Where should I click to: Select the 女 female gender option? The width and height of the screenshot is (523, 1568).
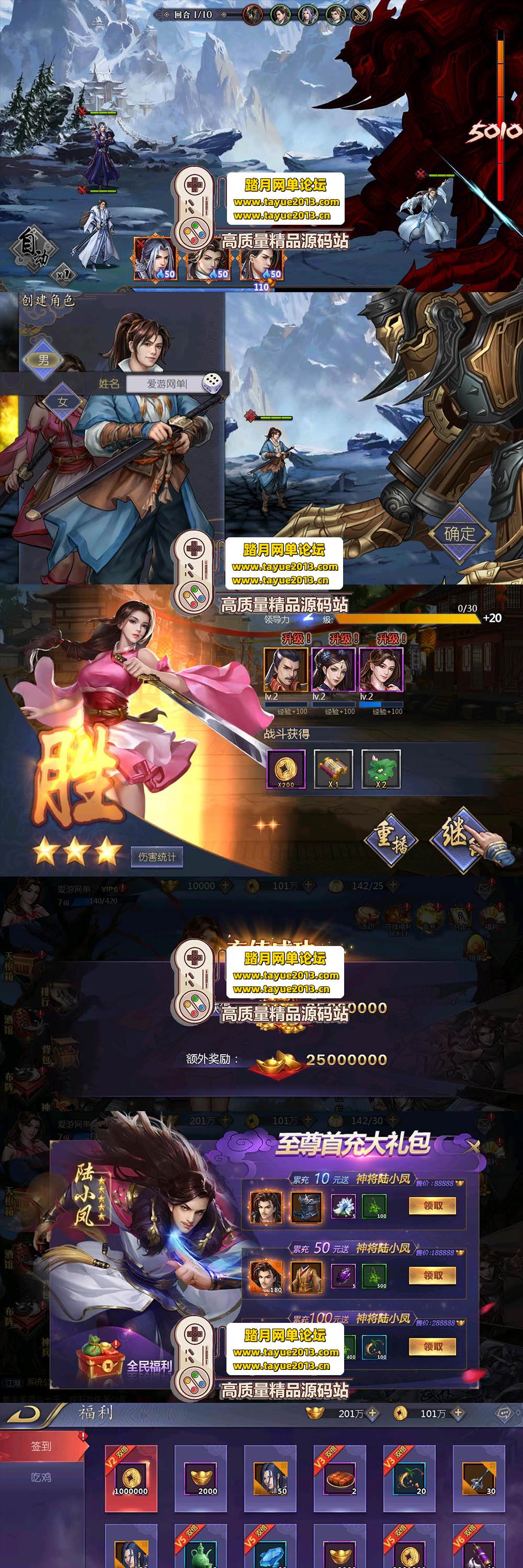pyautogui.click(x=62, y=402)
